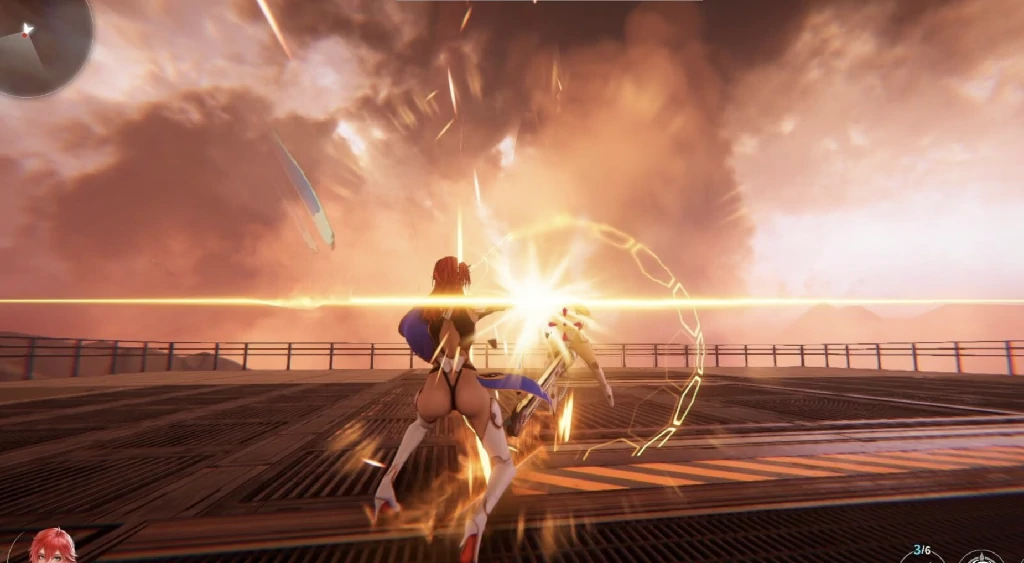Use the round ability icon beside the 3/6 skill
The image size is (1024, 563).
981,556
